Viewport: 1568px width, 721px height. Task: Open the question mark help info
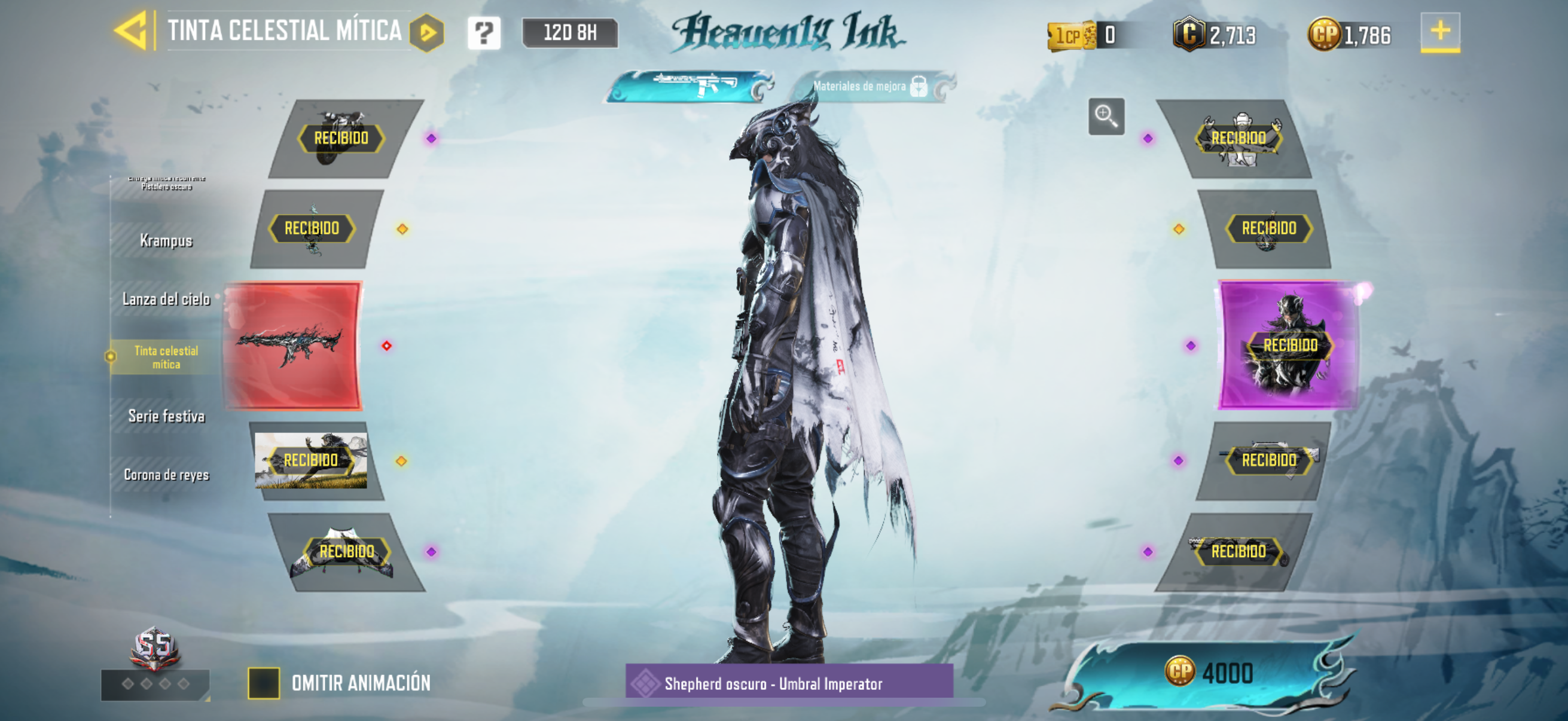[x=484, y=32]
